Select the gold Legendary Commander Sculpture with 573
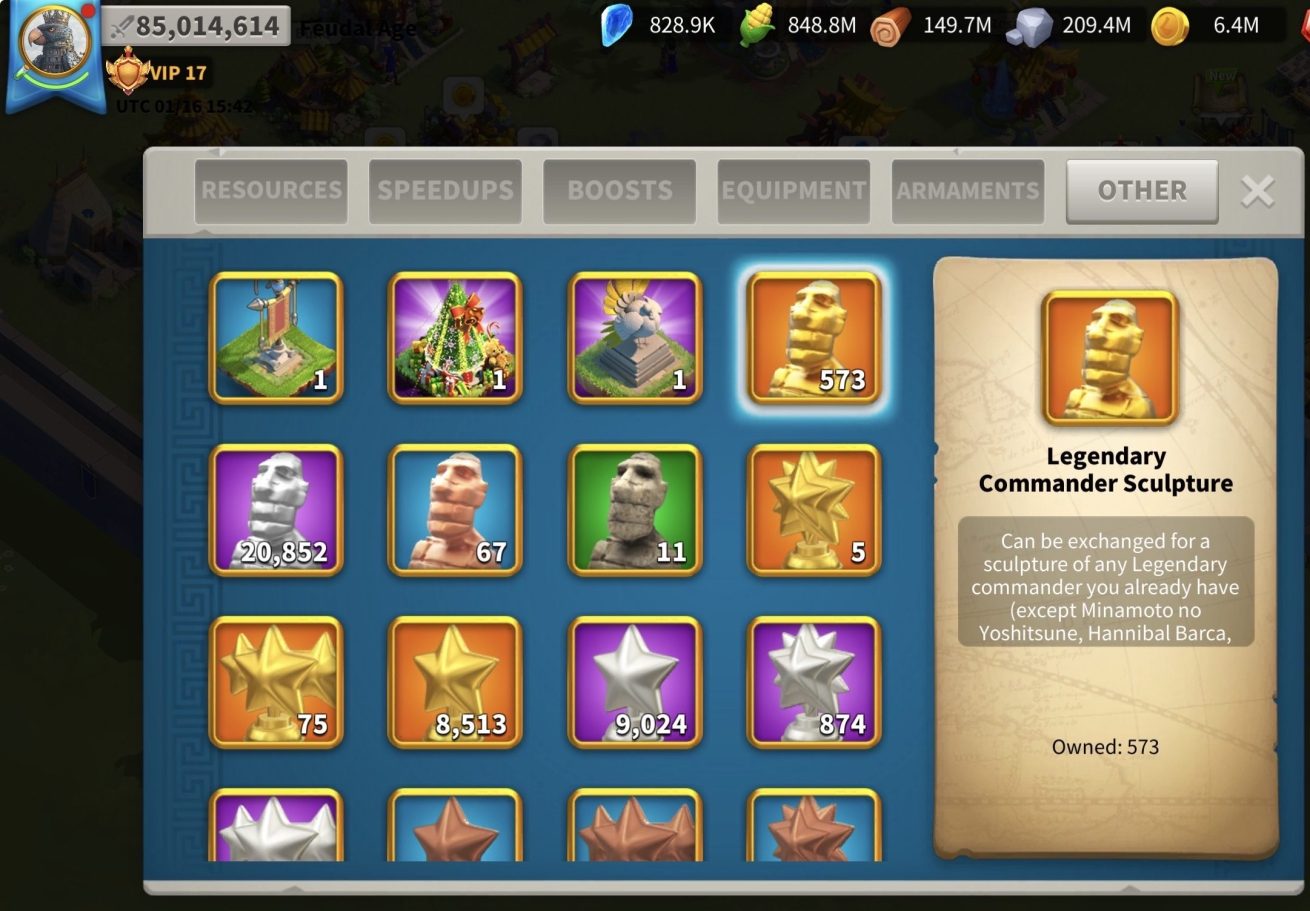The width and height of the screenshot is (1310, 911). click(x=814, y=338)
